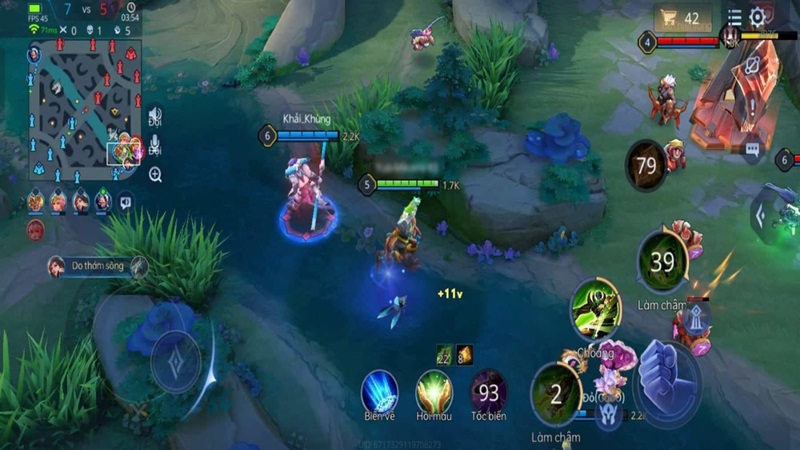The width and height of the screenshot is (800, 450).
Task: Use the Biến về recall ability
Action: click(379, 391)
